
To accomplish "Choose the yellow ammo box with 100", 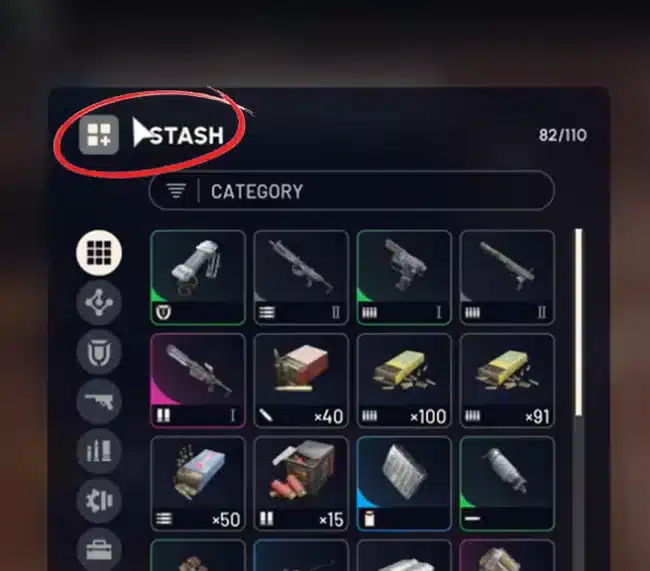I will tap(404, 380).
